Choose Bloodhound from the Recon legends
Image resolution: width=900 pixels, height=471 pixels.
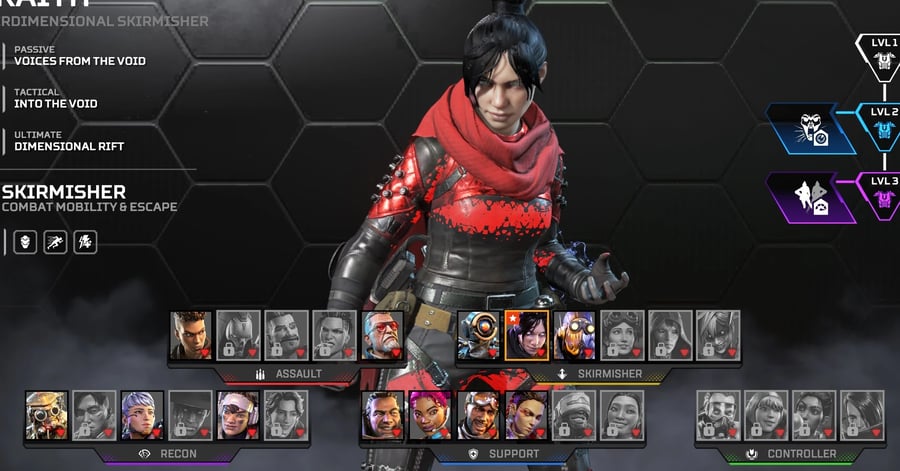pyautogui.click(x=47, y=415)
